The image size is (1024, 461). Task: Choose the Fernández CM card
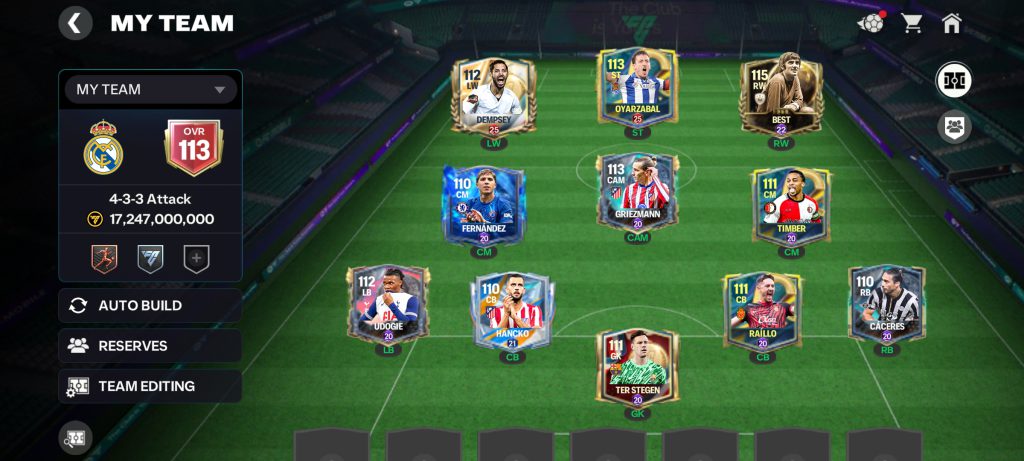(x=483, y=207)
